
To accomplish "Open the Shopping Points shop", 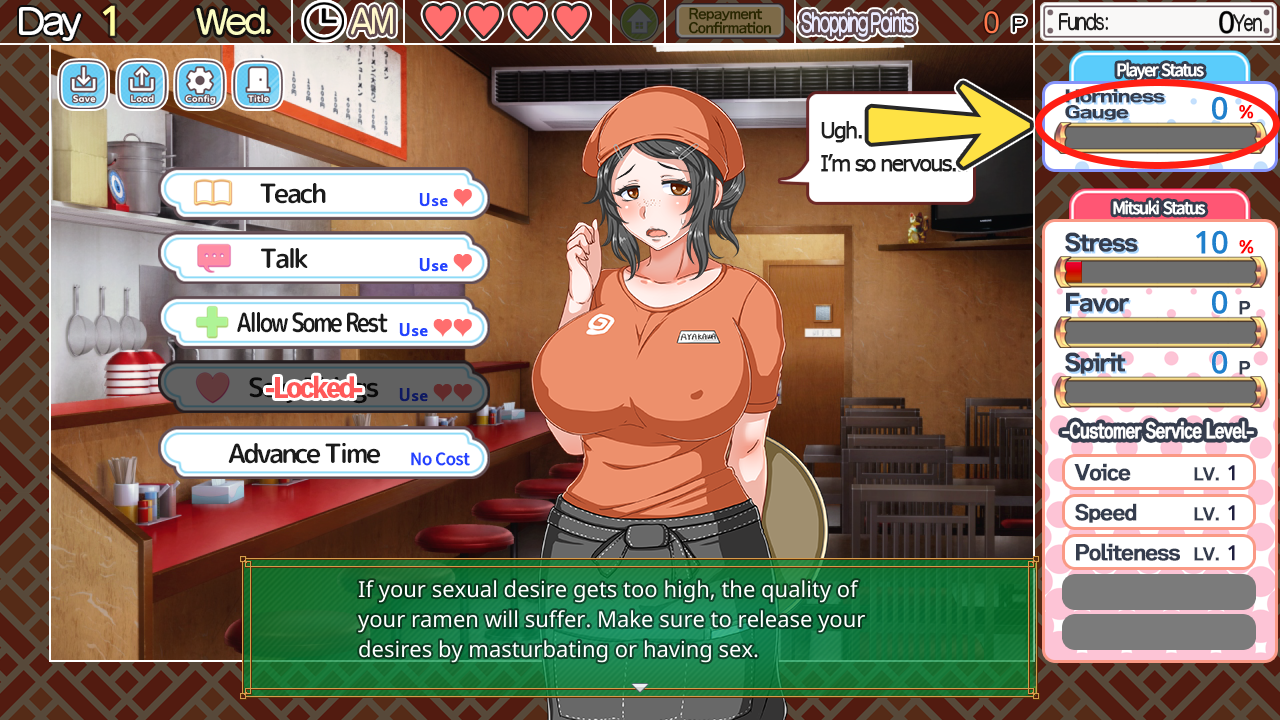I will 857,23.
